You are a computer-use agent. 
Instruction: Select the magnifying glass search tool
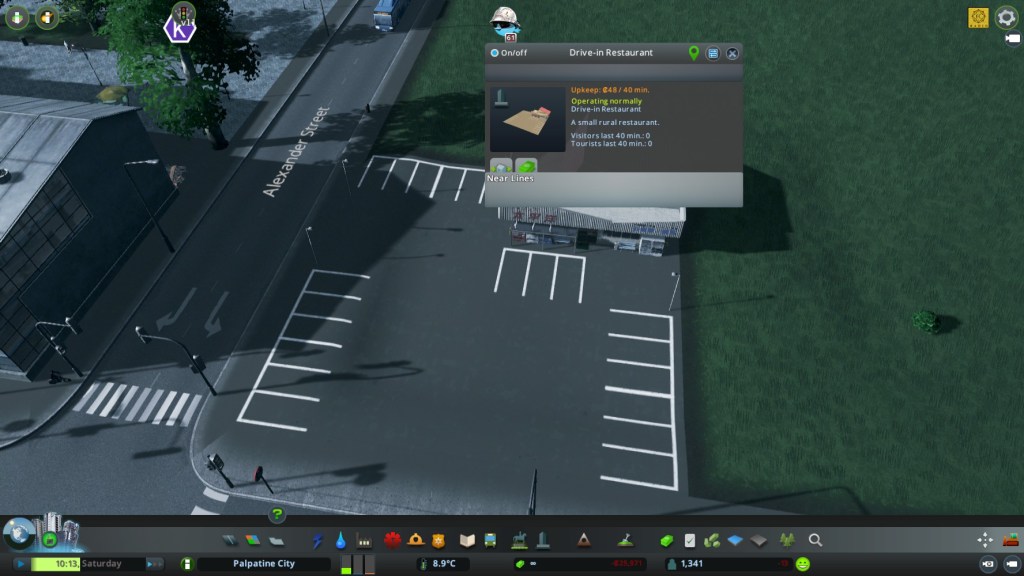click(x=815, y=540)
